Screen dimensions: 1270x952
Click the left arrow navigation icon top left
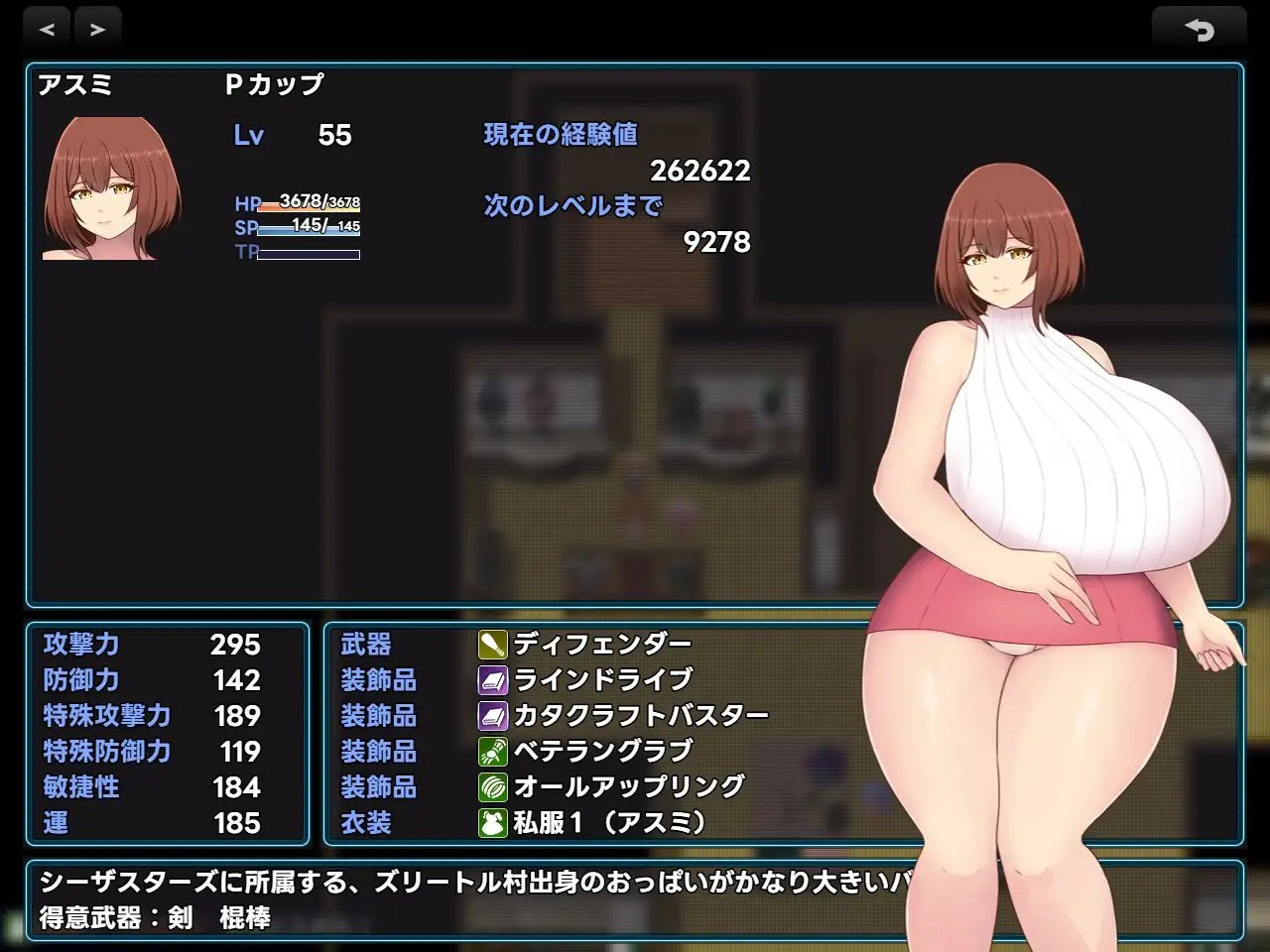47,29
